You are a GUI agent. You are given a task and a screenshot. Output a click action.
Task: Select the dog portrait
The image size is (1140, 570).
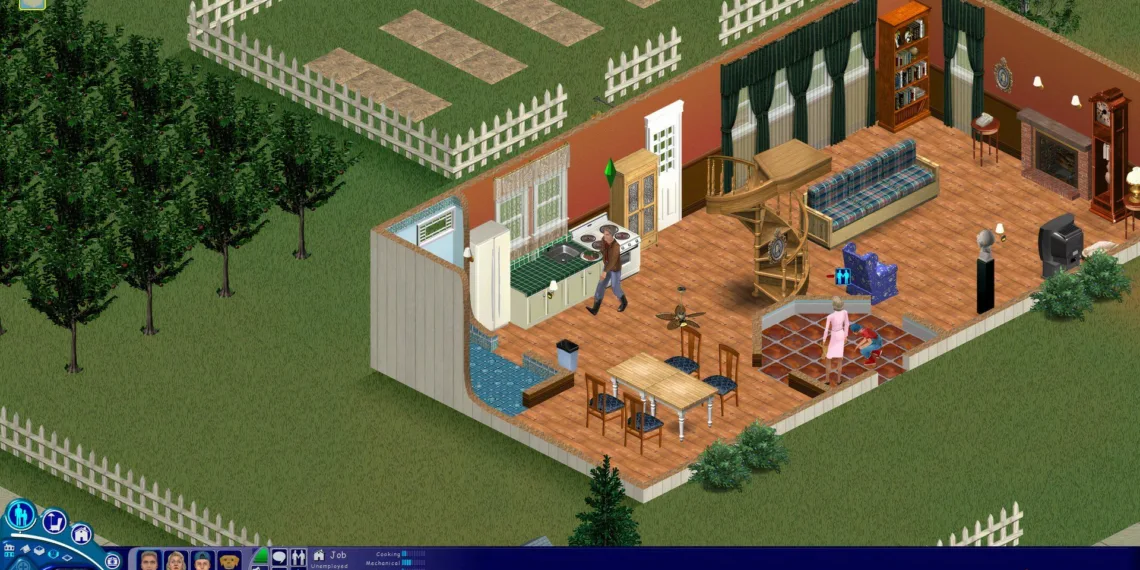pyautogui.click(x=230, y=560)
